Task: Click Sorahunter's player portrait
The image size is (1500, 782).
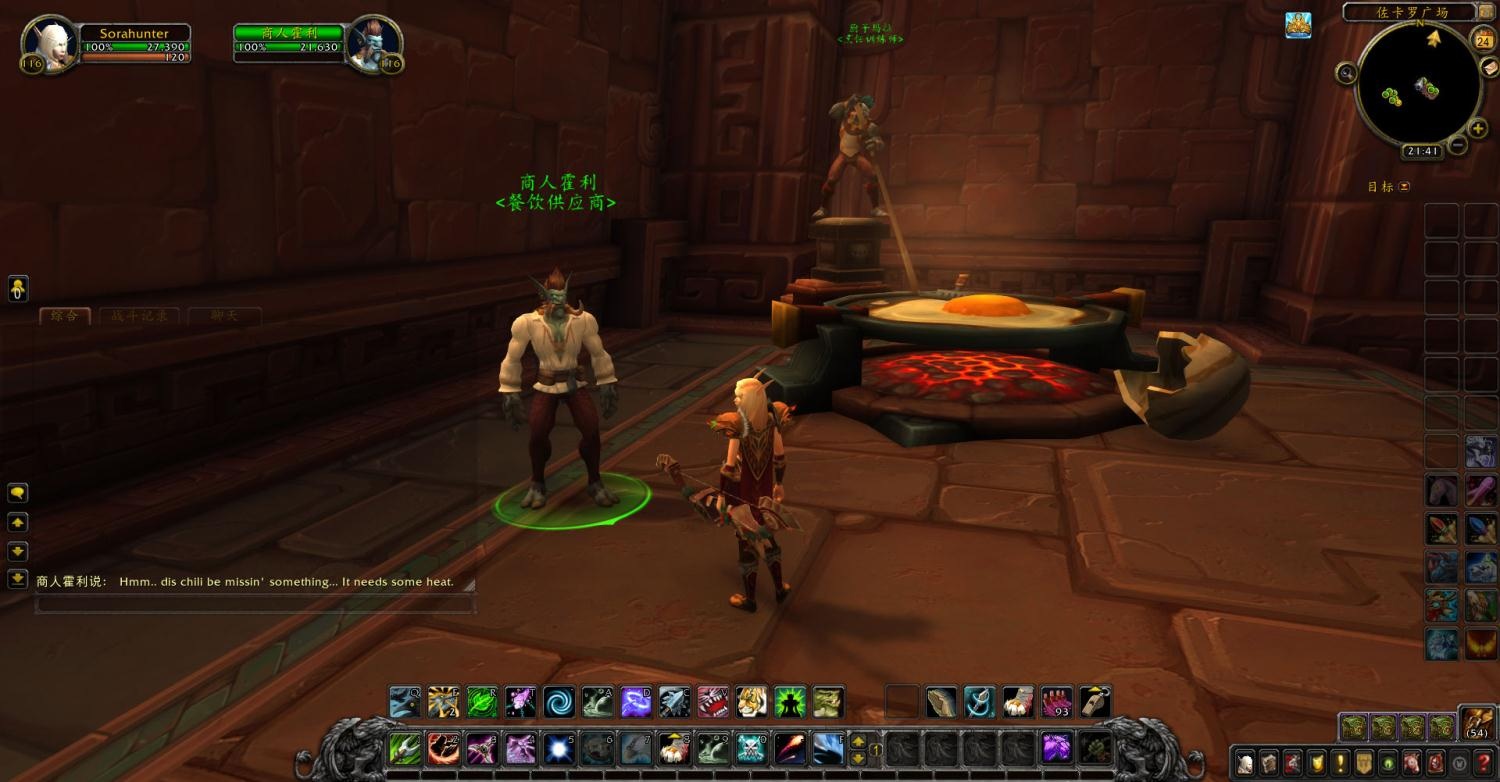Action: click(x=50, y=43)
